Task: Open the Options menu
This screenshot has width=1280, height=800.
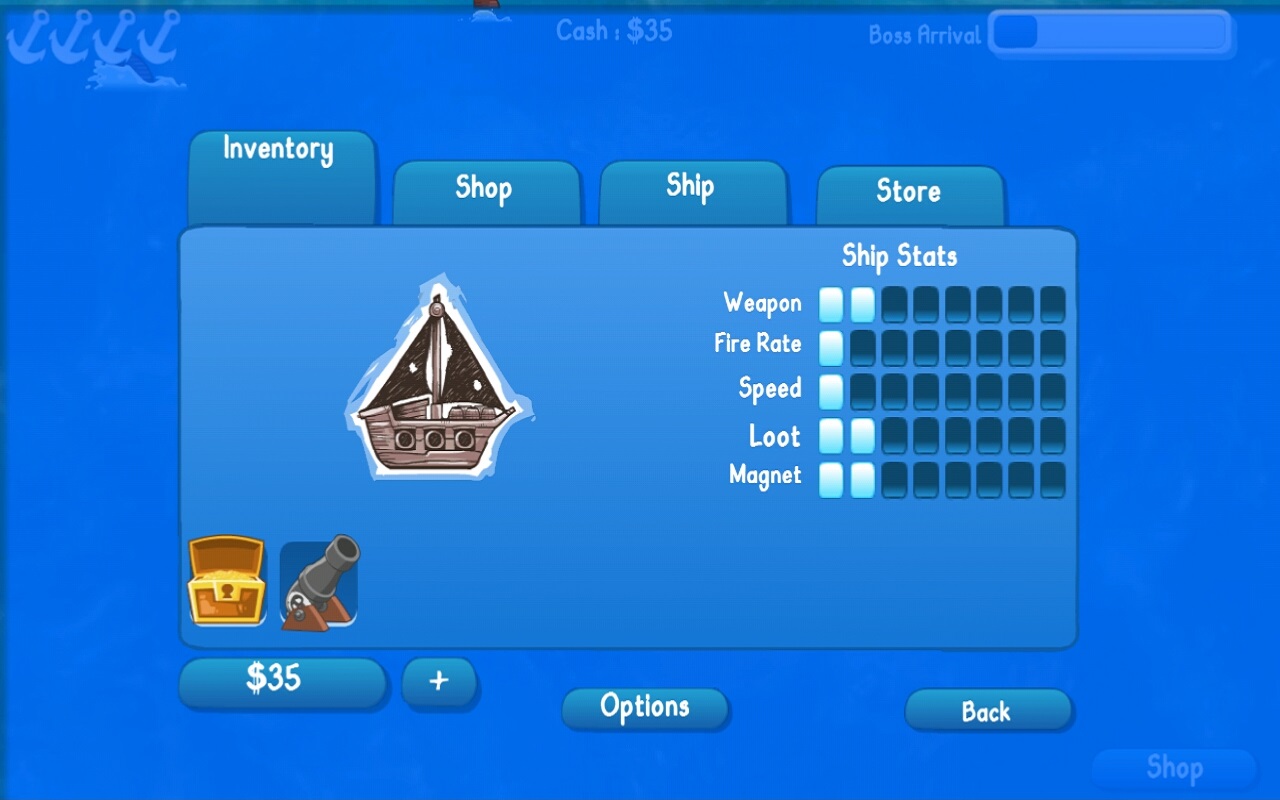Action: (x=645, y=707)
